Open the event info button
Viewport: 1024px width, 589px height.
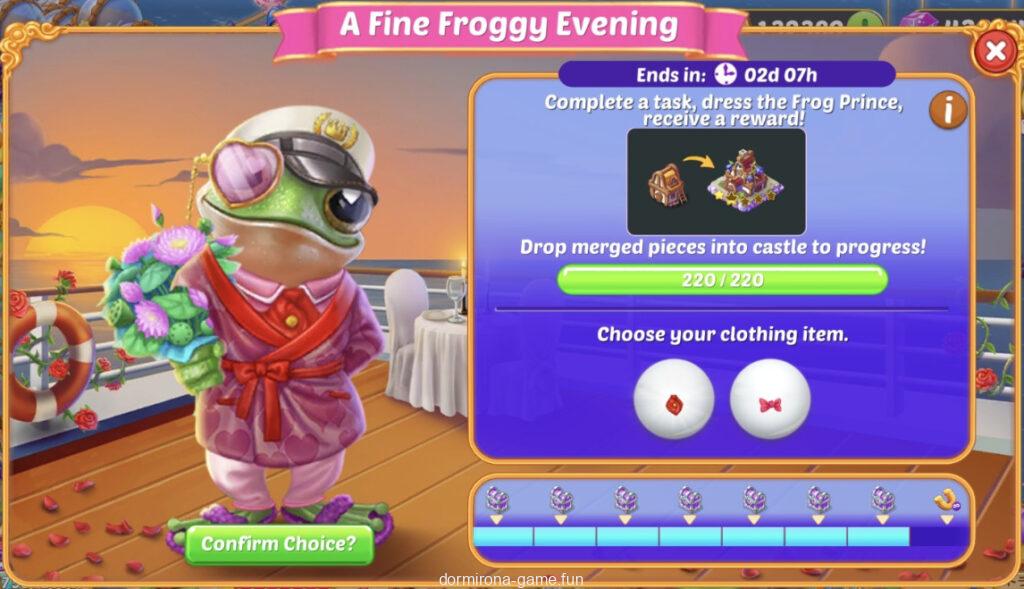click(x=947, y=110)
